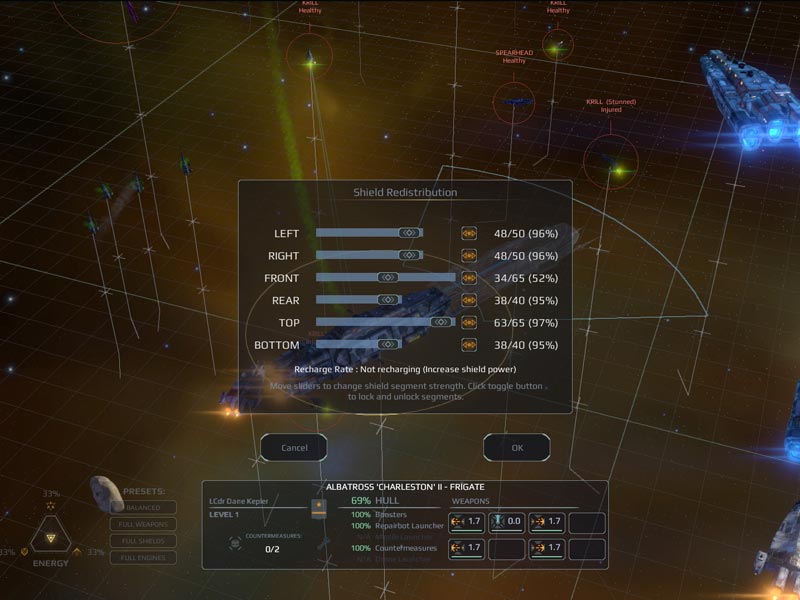The height and width of the screenshot is (600, 800).
Task: Change the TOP shield slider handle
Action: click(x=440, y=323)
